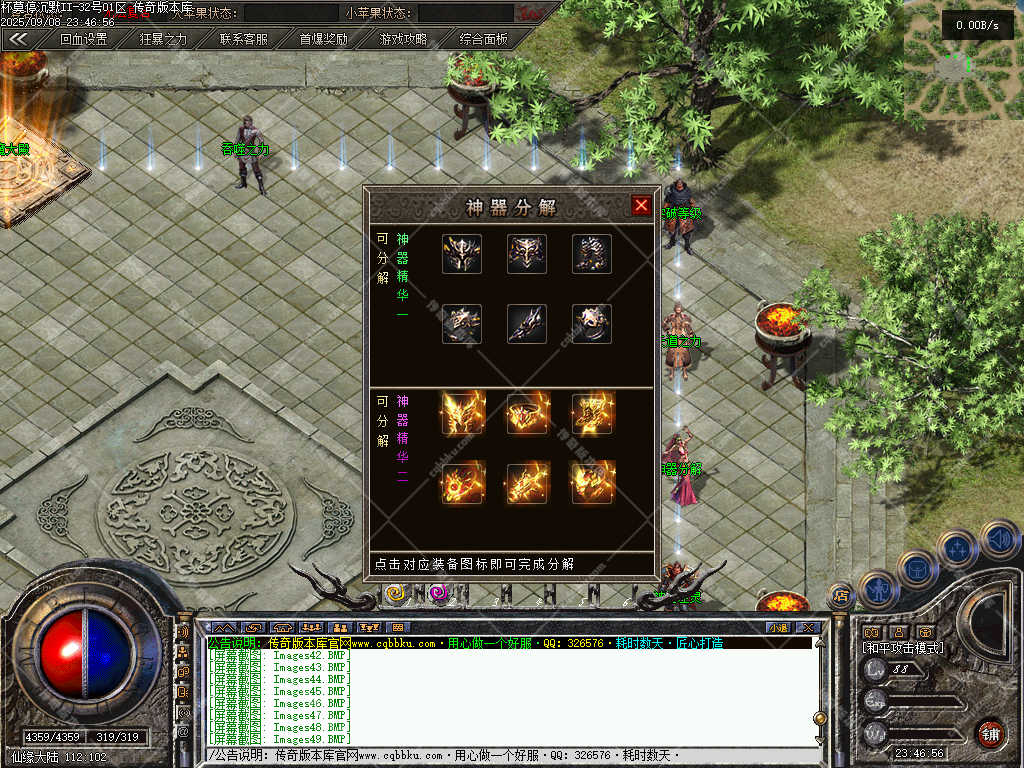Open the 首爆奖励 rewards menu
1024x768 pixels.
tap(323, 40)
